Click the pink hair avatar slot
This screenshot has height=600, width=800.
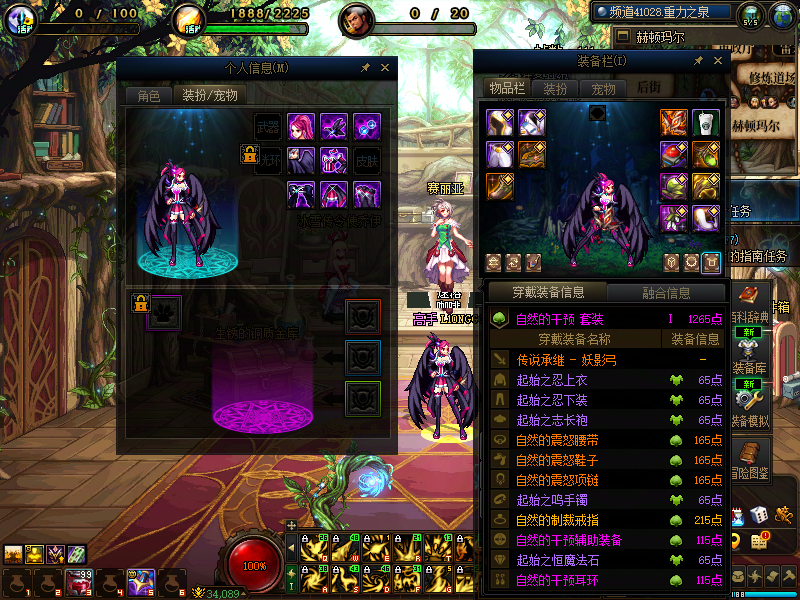301,127
